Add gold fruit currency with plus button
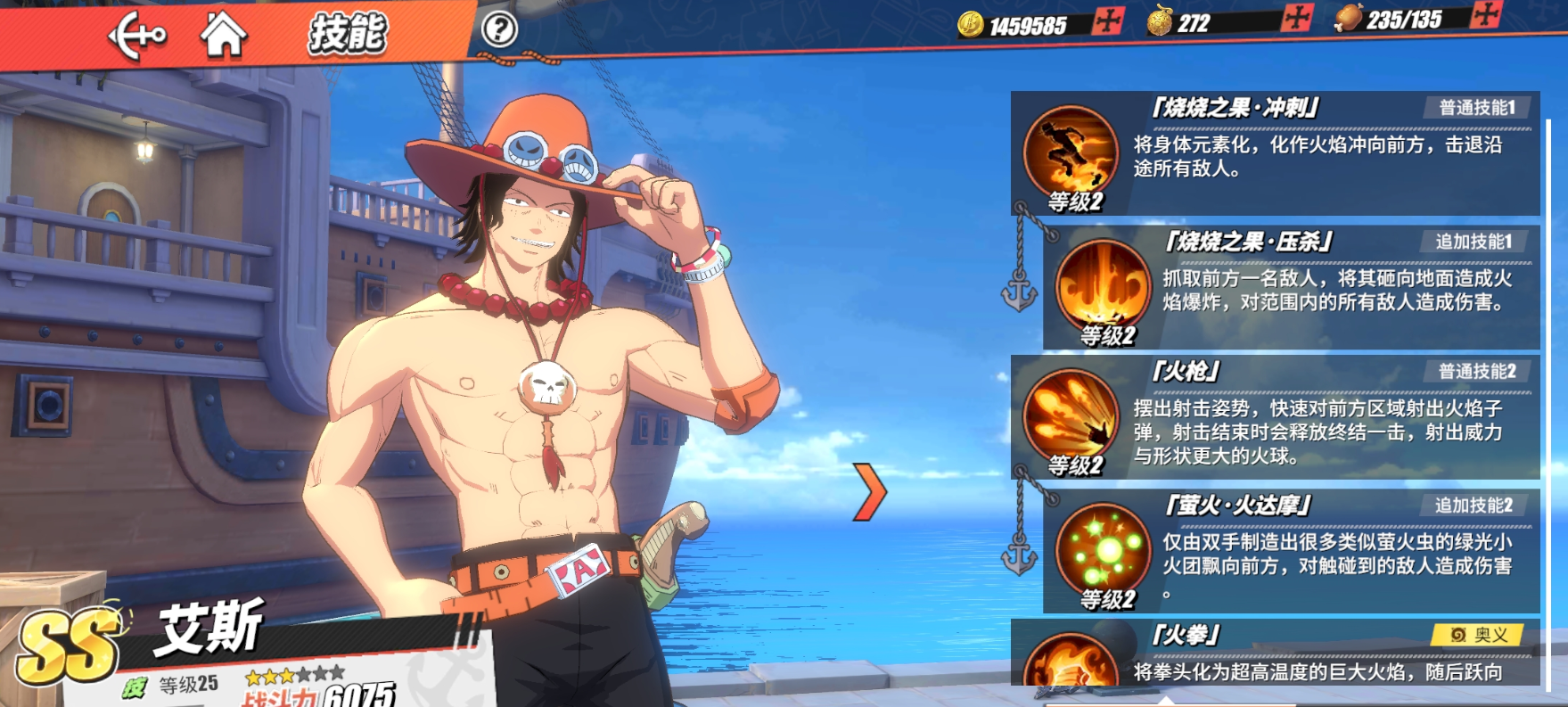Screen dimensions: 1568x707 click(x=1298, y=18)
